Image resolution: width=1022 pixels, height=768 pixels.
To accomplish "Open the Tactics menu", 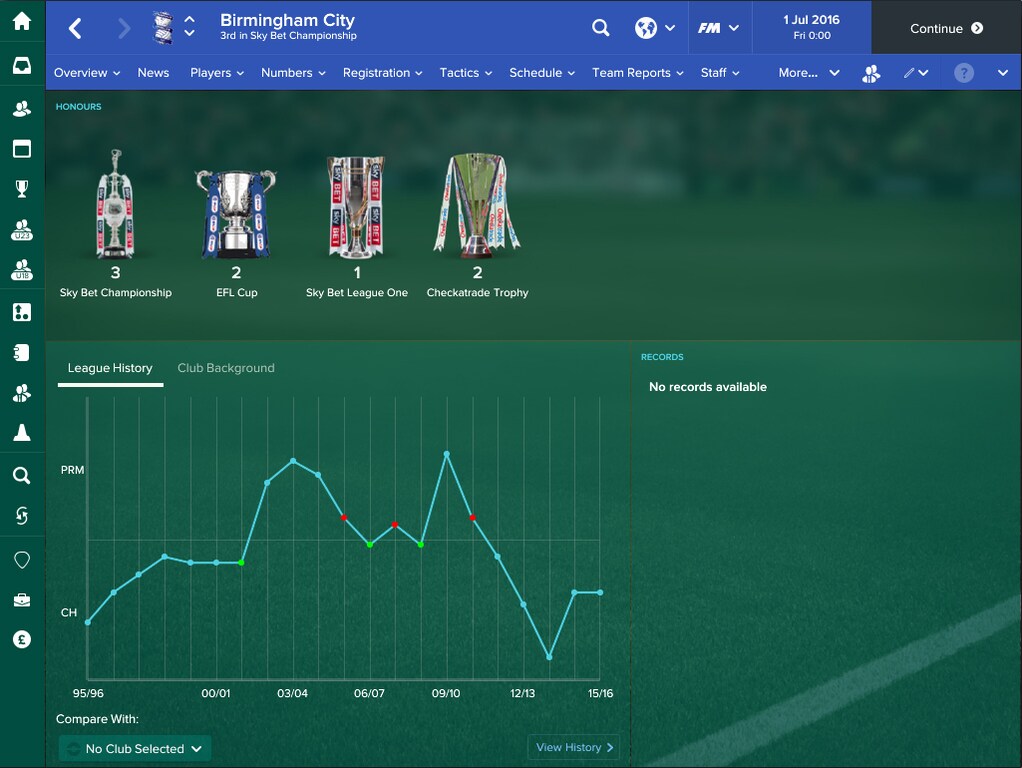I will (466, 73).
